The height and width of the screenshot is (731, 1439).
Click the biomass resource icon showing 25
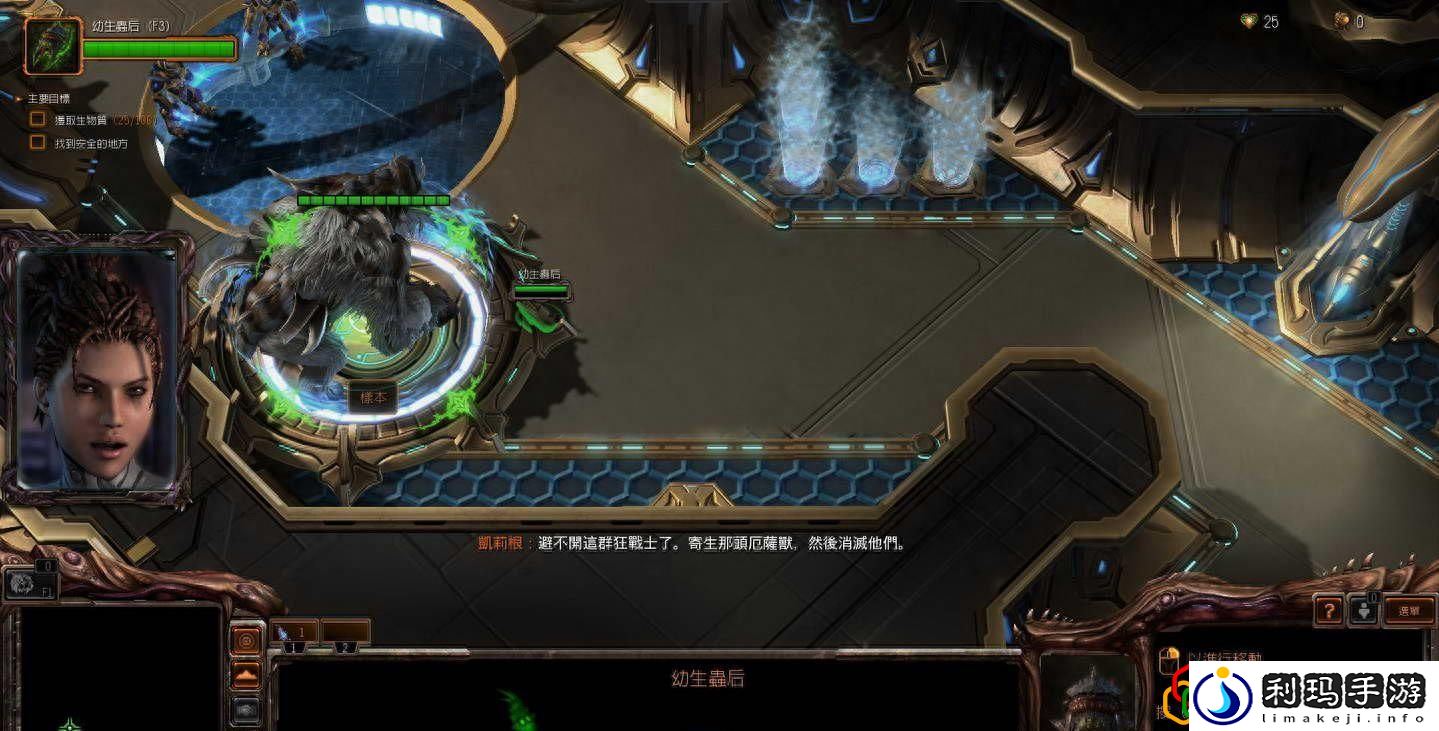click(1248, 21)
